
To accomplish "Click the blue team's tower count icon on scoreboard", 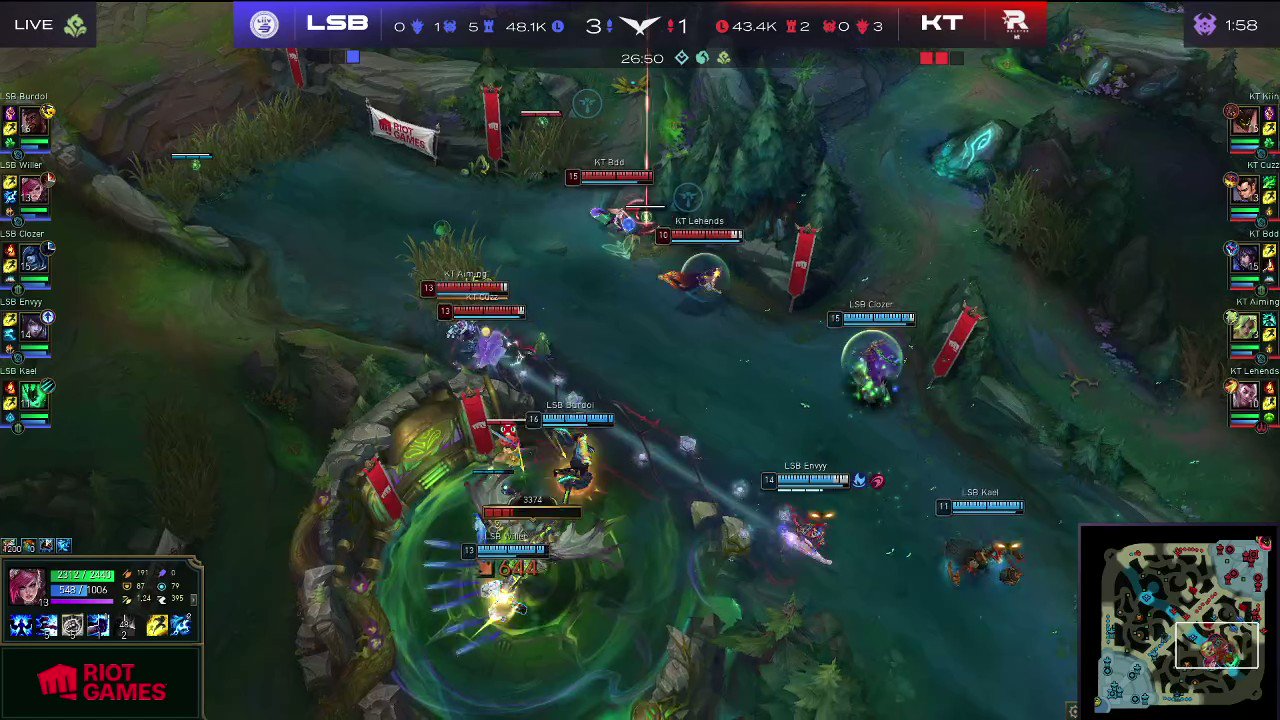I will pyautogui.click(x=486, y=26).
